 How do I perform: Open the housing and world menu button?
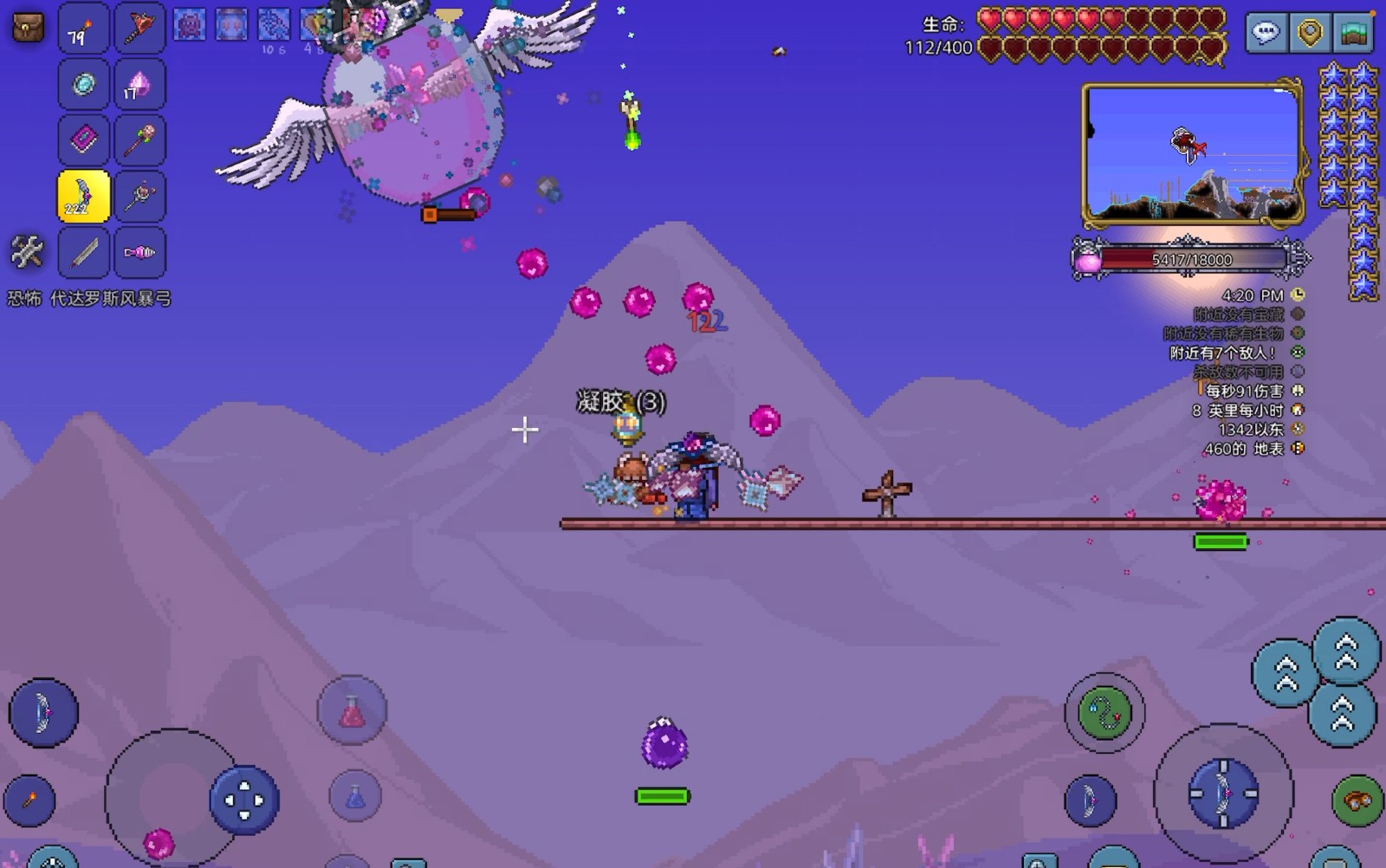click(1352, 33)
